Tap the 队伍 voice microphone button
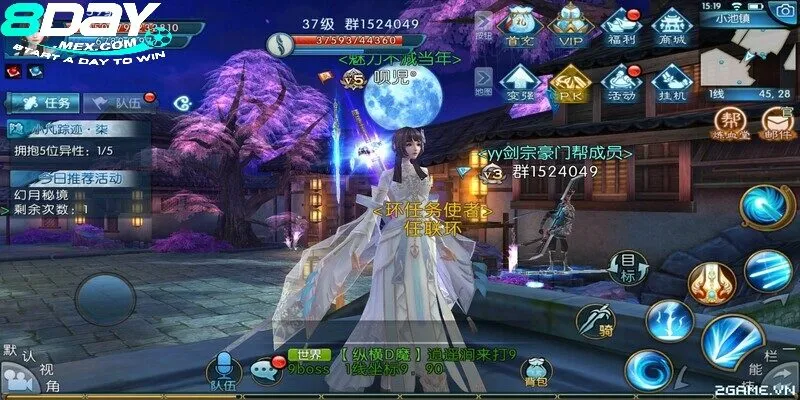The image size is (800, 400). point(223,369)
